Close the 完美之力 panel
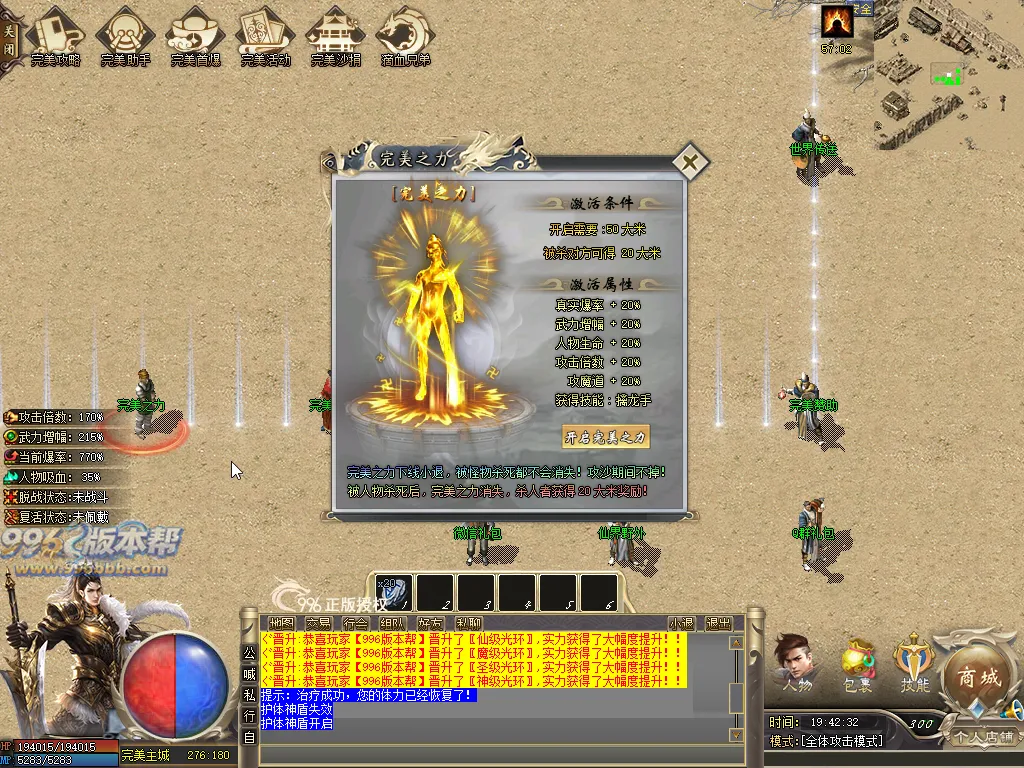Viewport: 1024px width, 768px height. click(690, 161)
